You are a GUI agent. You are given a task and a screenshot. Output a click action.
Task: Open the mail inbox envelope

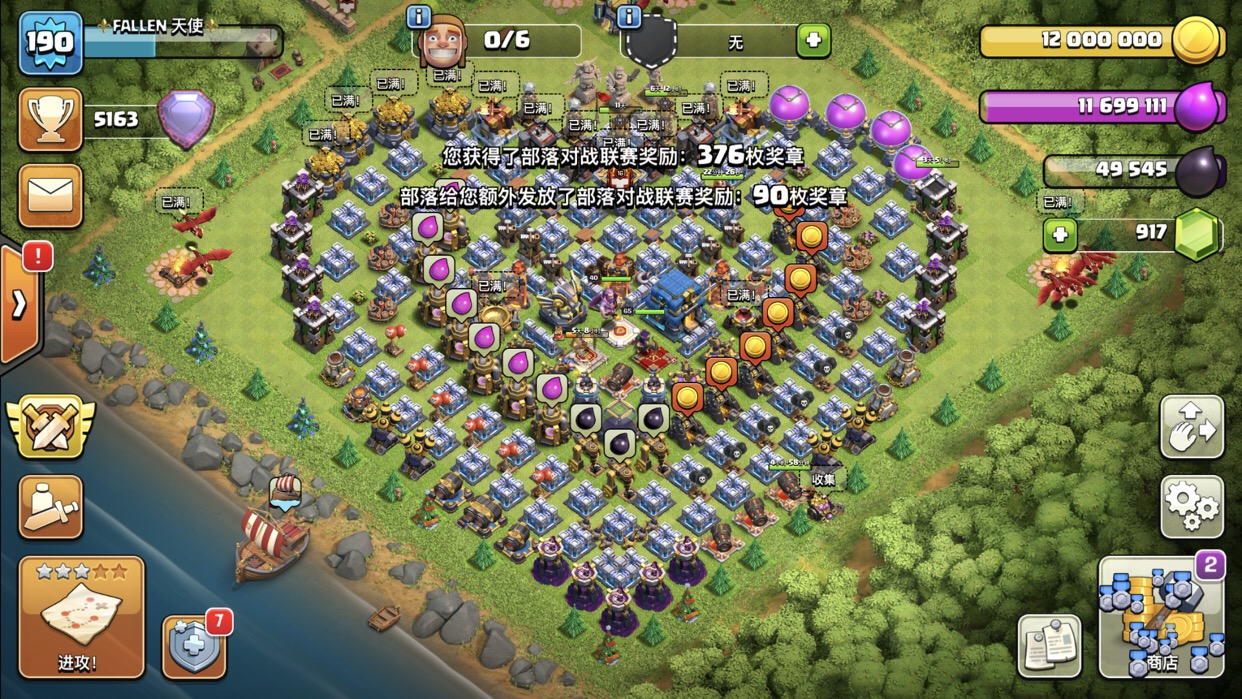(50, 195)
